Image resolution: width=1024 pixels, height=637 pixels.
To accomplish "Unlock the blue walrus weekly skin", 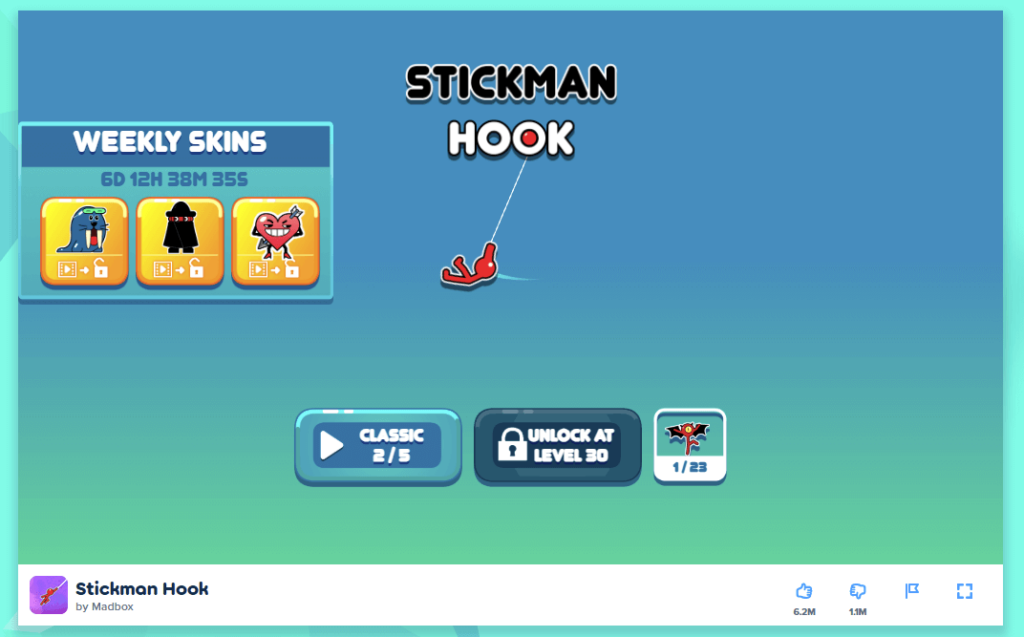I will (84, 242).
